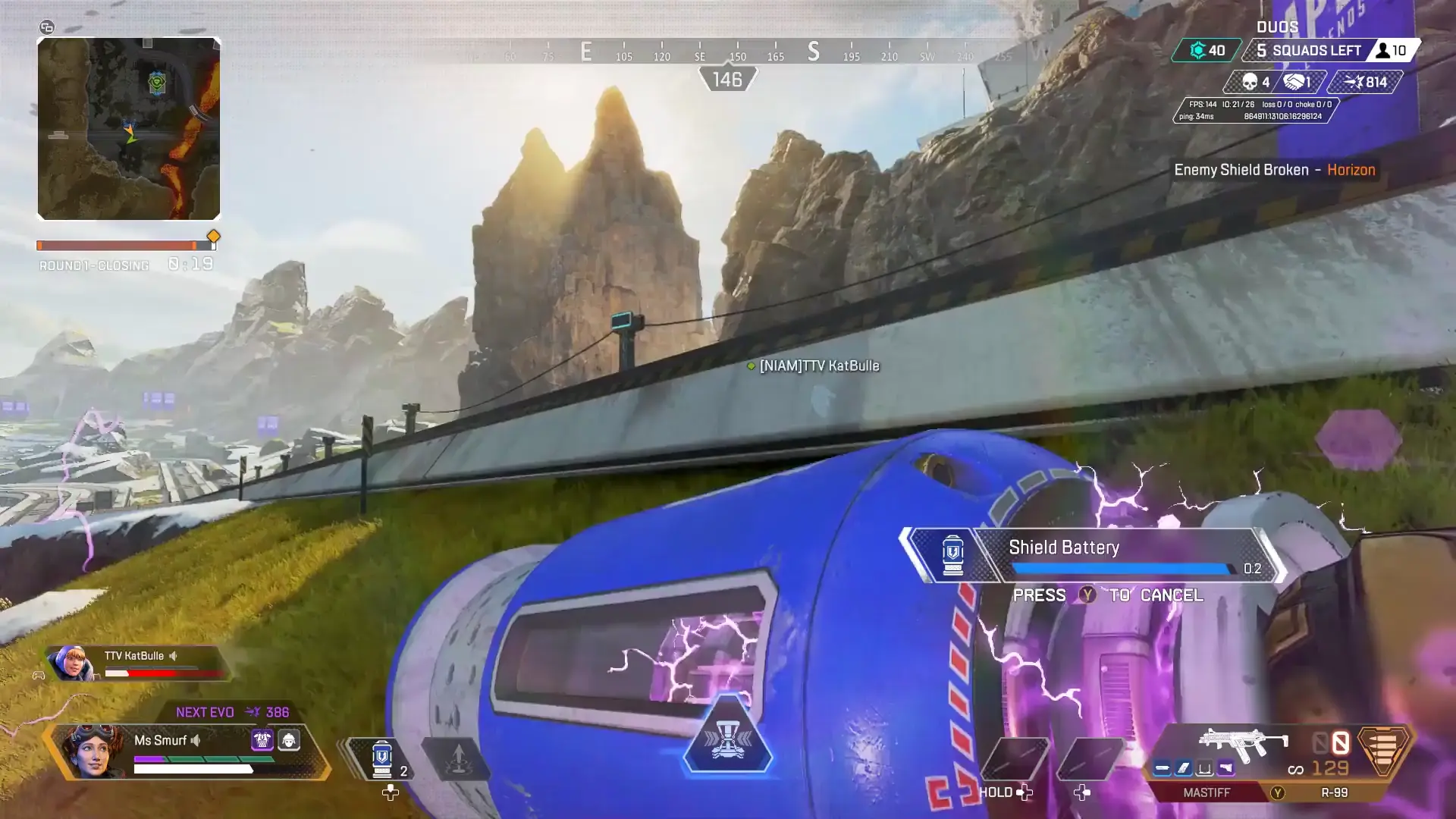Viewport: 1456px width, 819px height.
Task: Toggle the R-99 extended magazine attachment slot
Action: point(1183,768)
